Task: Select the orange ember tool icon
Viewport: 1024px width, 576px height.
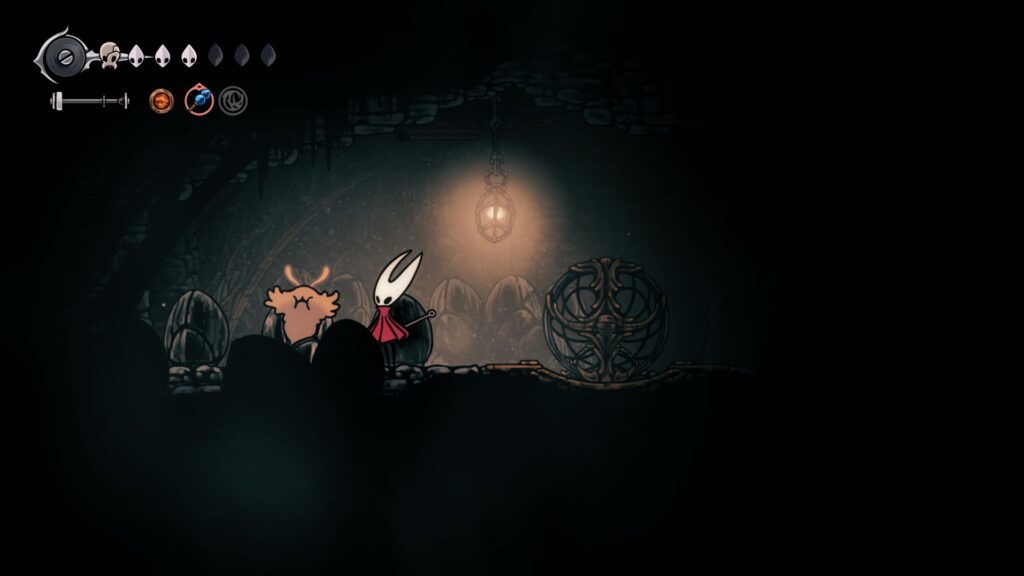Action: click(x=161, y=100)
